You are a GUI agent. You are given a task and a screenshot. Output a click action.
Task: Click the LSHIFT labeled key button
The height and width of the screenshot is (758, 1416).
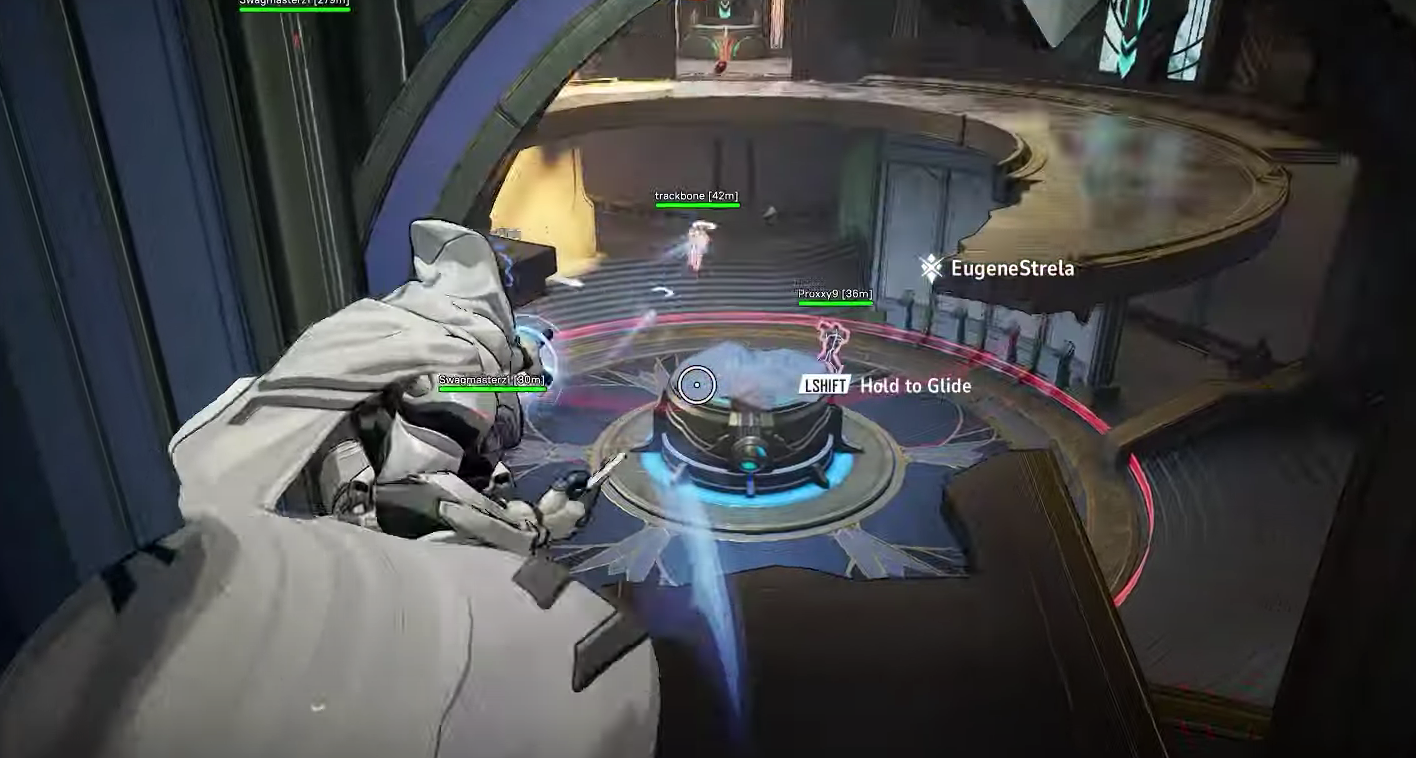pos(822,385)
